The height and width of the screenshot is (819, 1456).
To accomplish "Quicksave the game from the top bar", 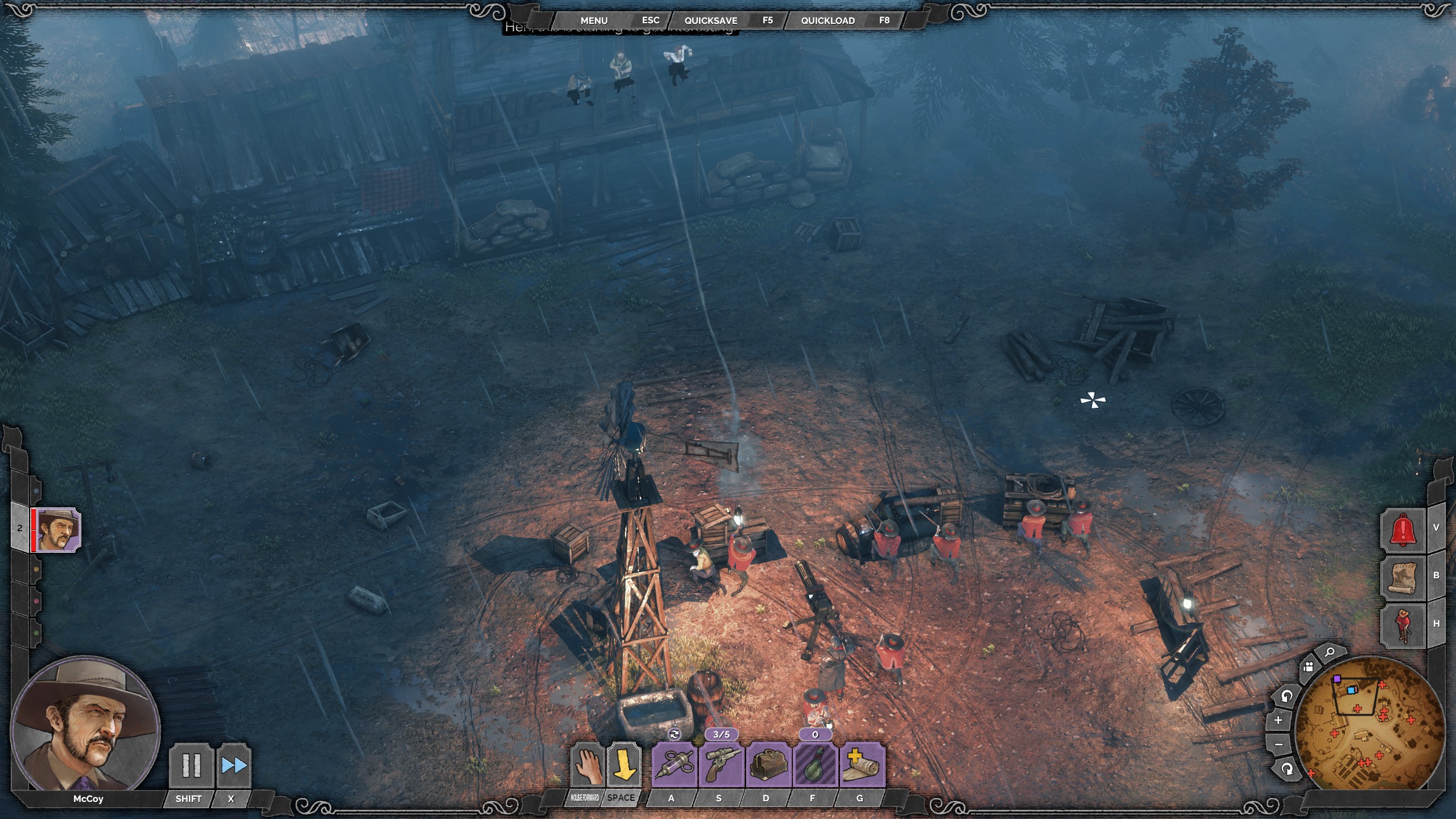I will 710,20.
